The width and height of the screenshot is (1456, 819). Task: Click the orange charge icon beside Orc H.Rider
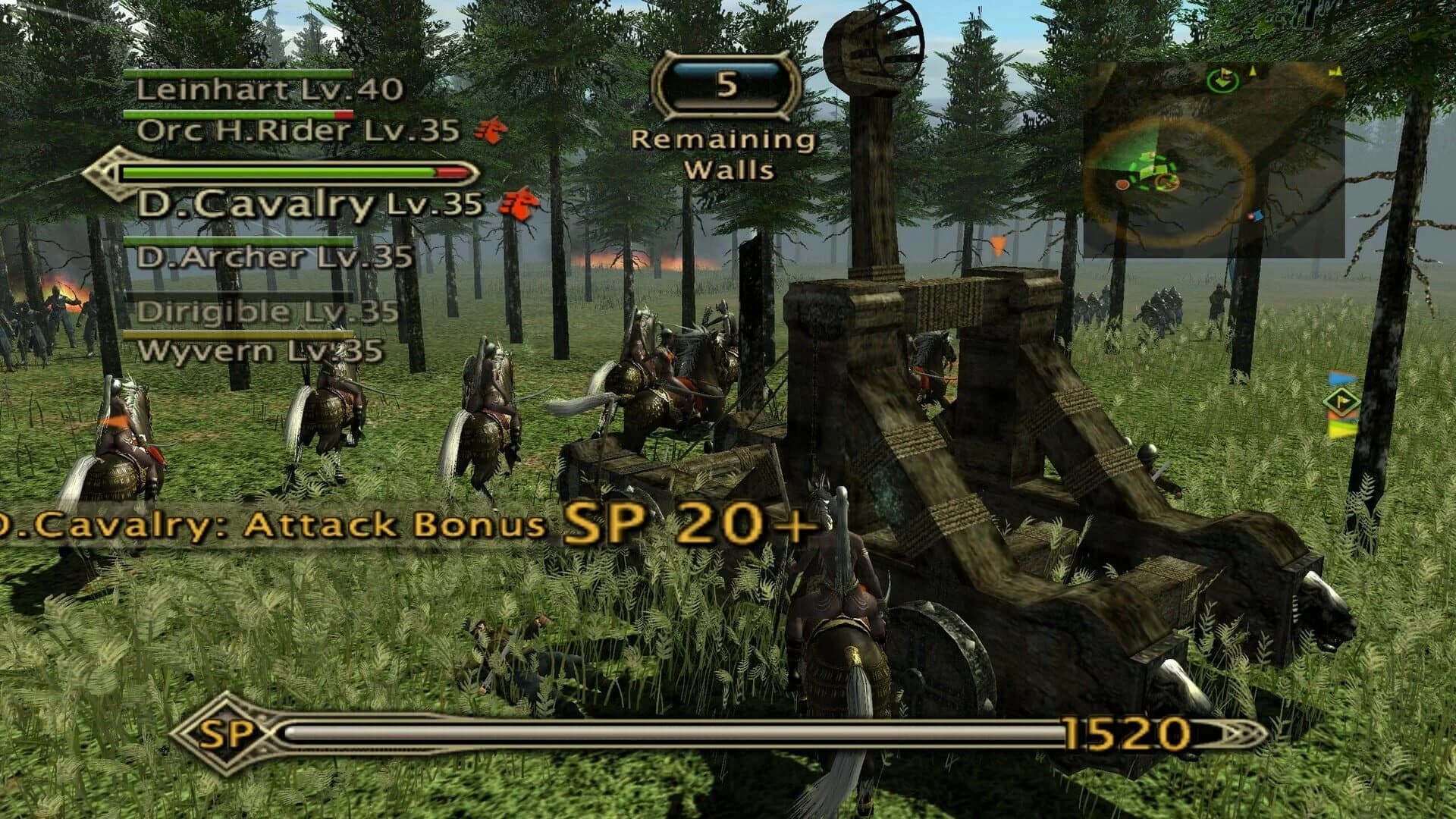click(x=489, y=130)
